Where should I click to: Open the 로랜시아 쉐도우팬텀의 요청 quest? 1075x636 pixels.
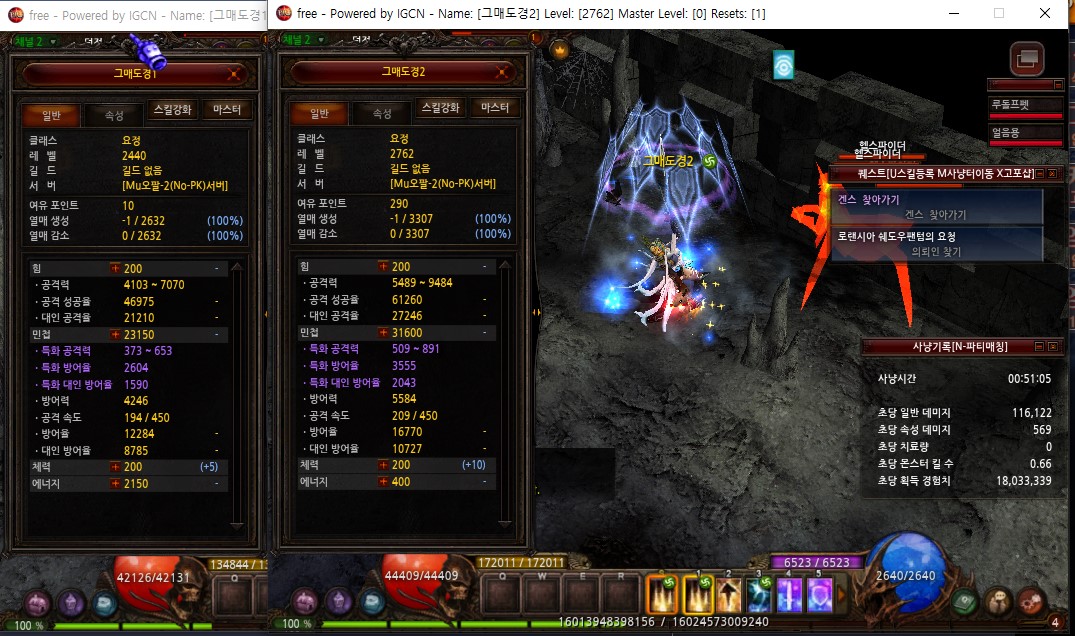(936, 244)
